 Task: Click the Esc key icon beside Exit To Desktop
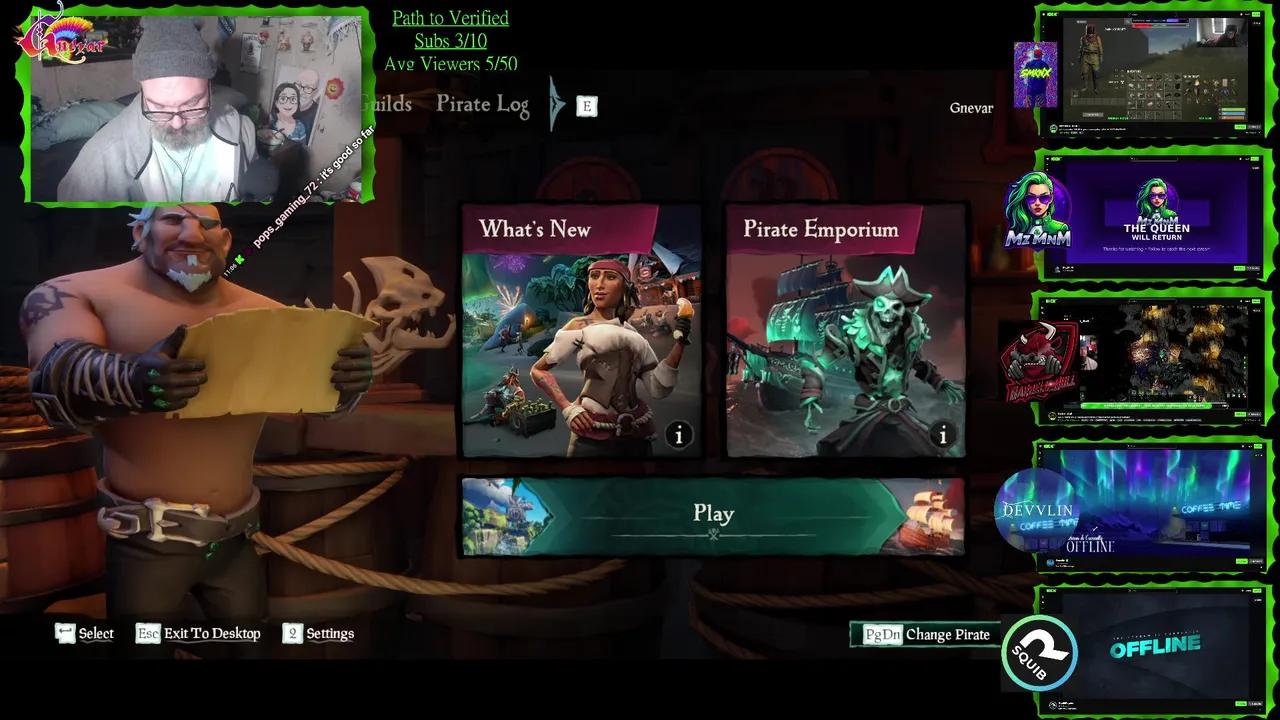point(148,633)
